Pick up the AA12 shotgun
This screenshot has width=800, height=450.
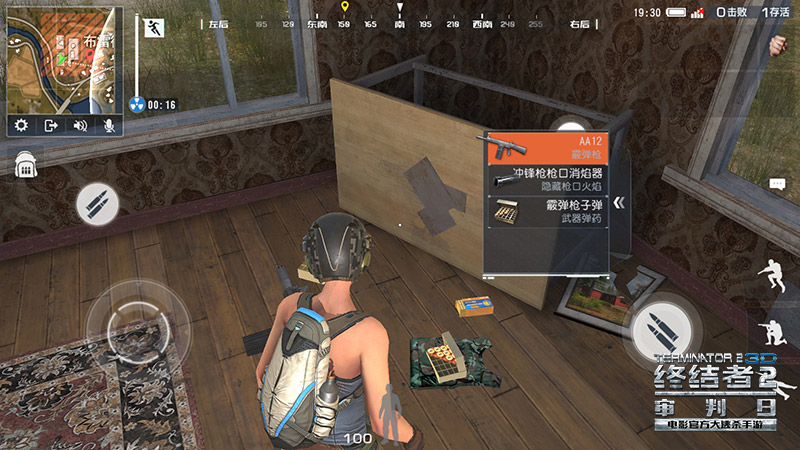point(547,147)
